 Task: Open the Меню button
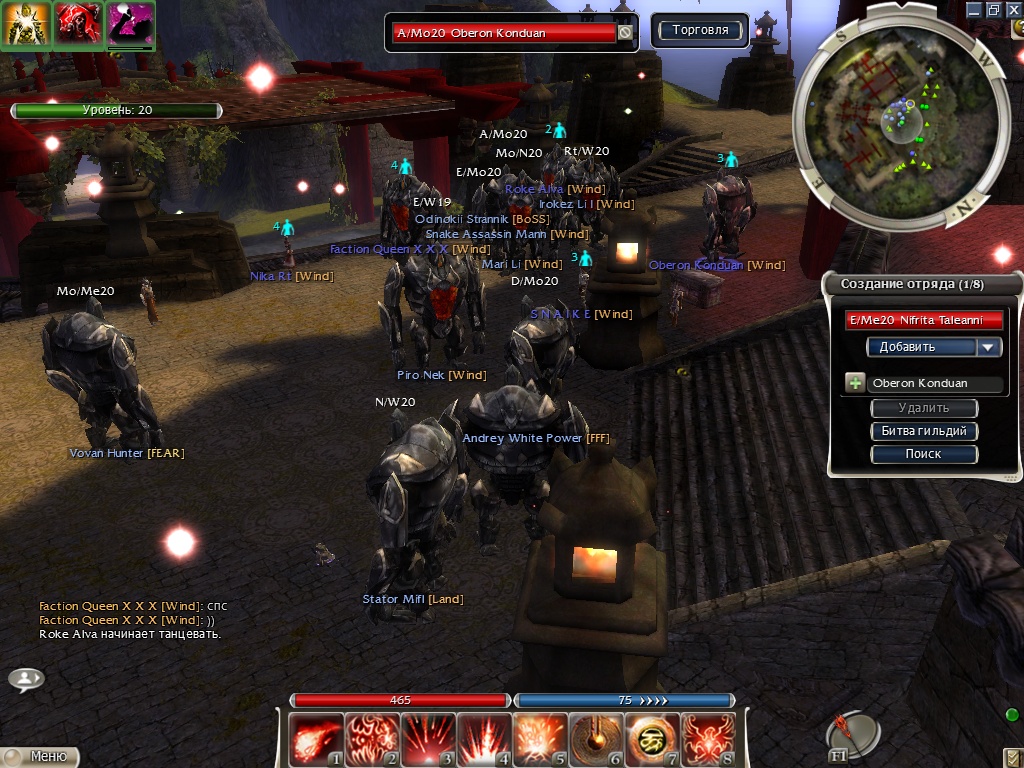click(43, 757)
